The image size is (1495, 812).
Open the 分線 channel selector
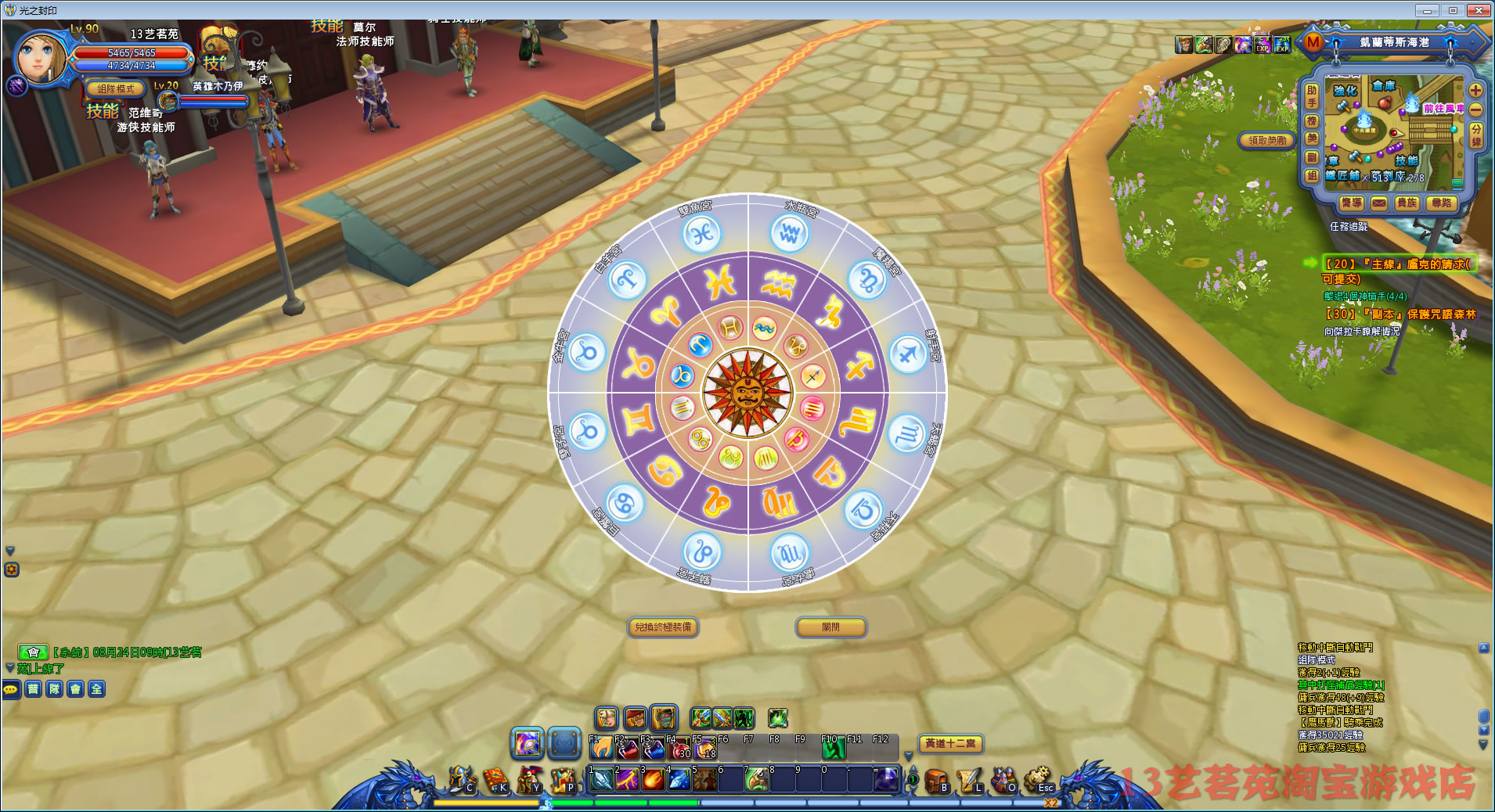click(x=1475, y=135)
